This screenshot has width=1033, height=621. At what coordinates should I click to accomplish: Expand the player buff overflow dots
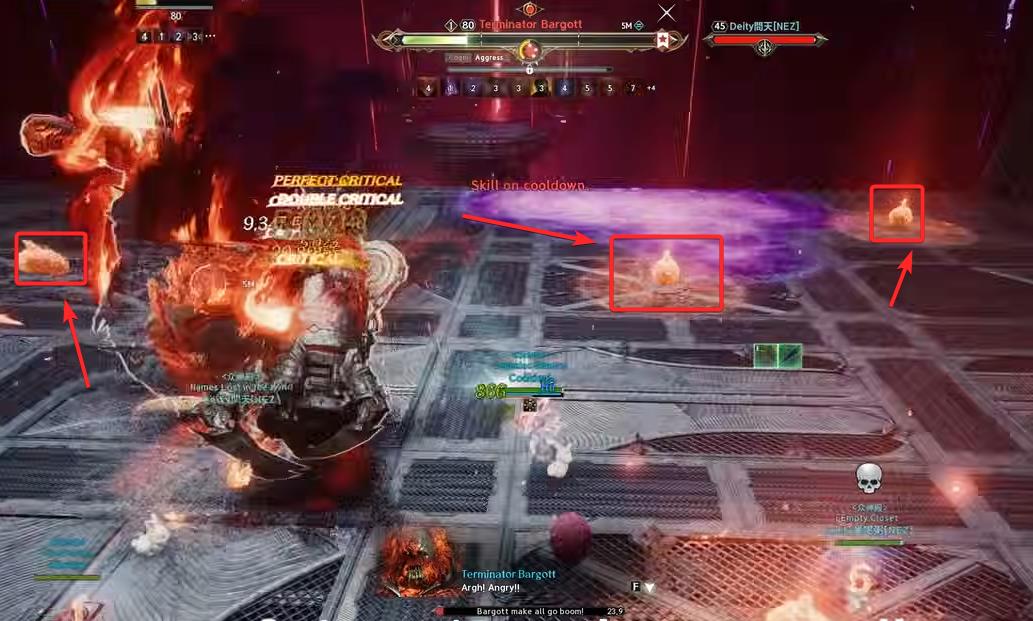[x=210, y=36]
